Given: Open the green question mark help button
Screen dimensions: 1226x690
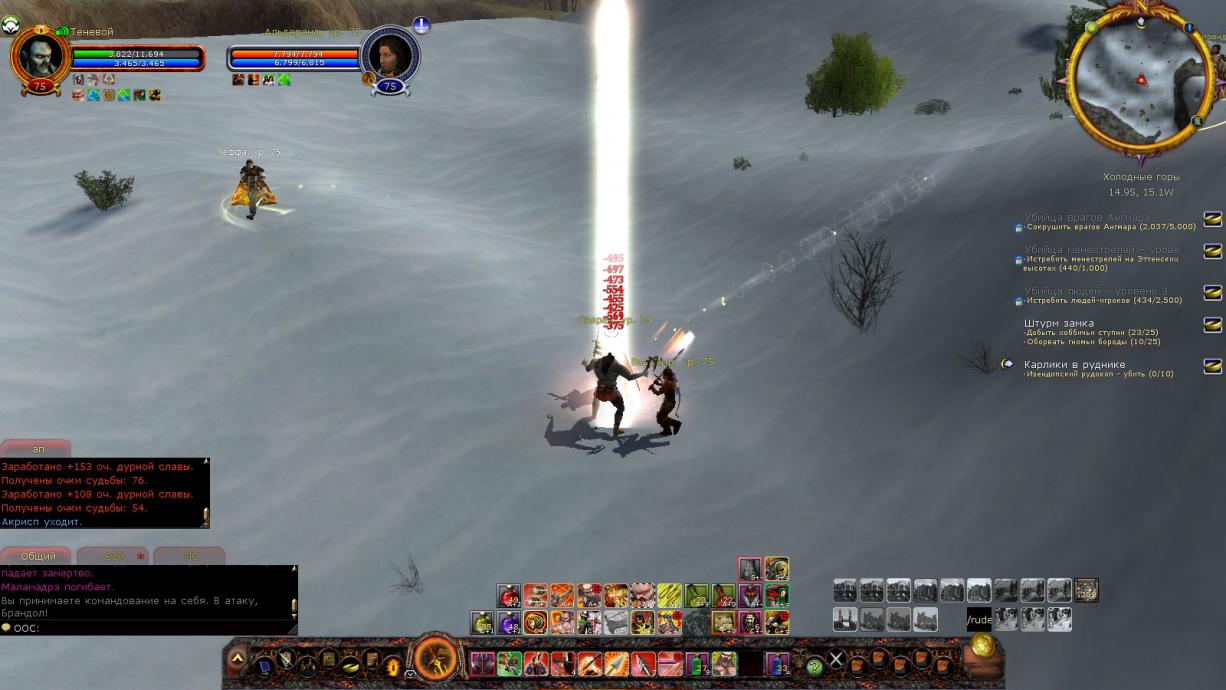Looking at the screenshot, I should point(815,664).
